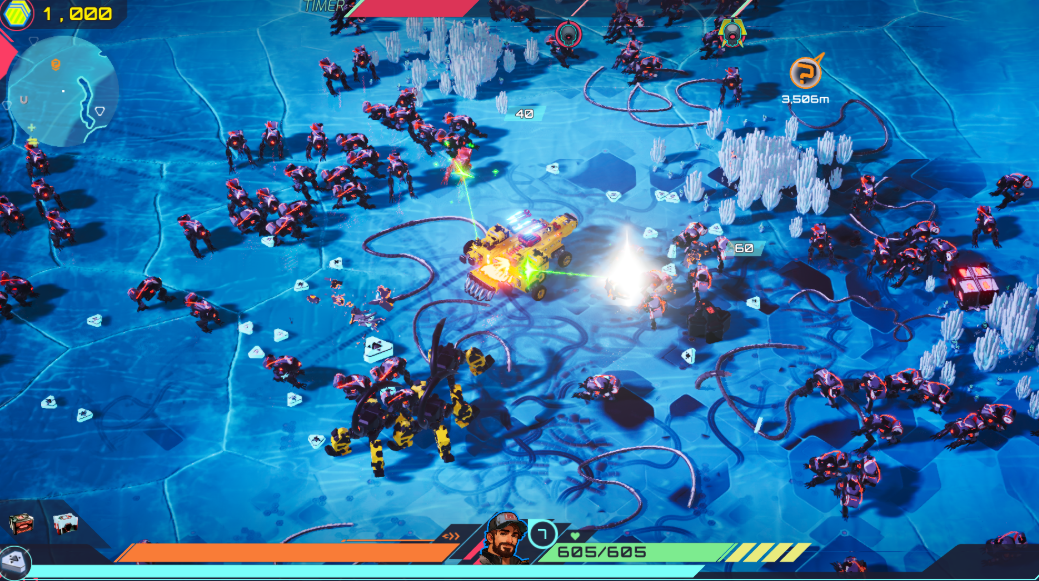Select the white crate item slot
The width and height of the screenshot is (1039, 581).
coord(65,523)
